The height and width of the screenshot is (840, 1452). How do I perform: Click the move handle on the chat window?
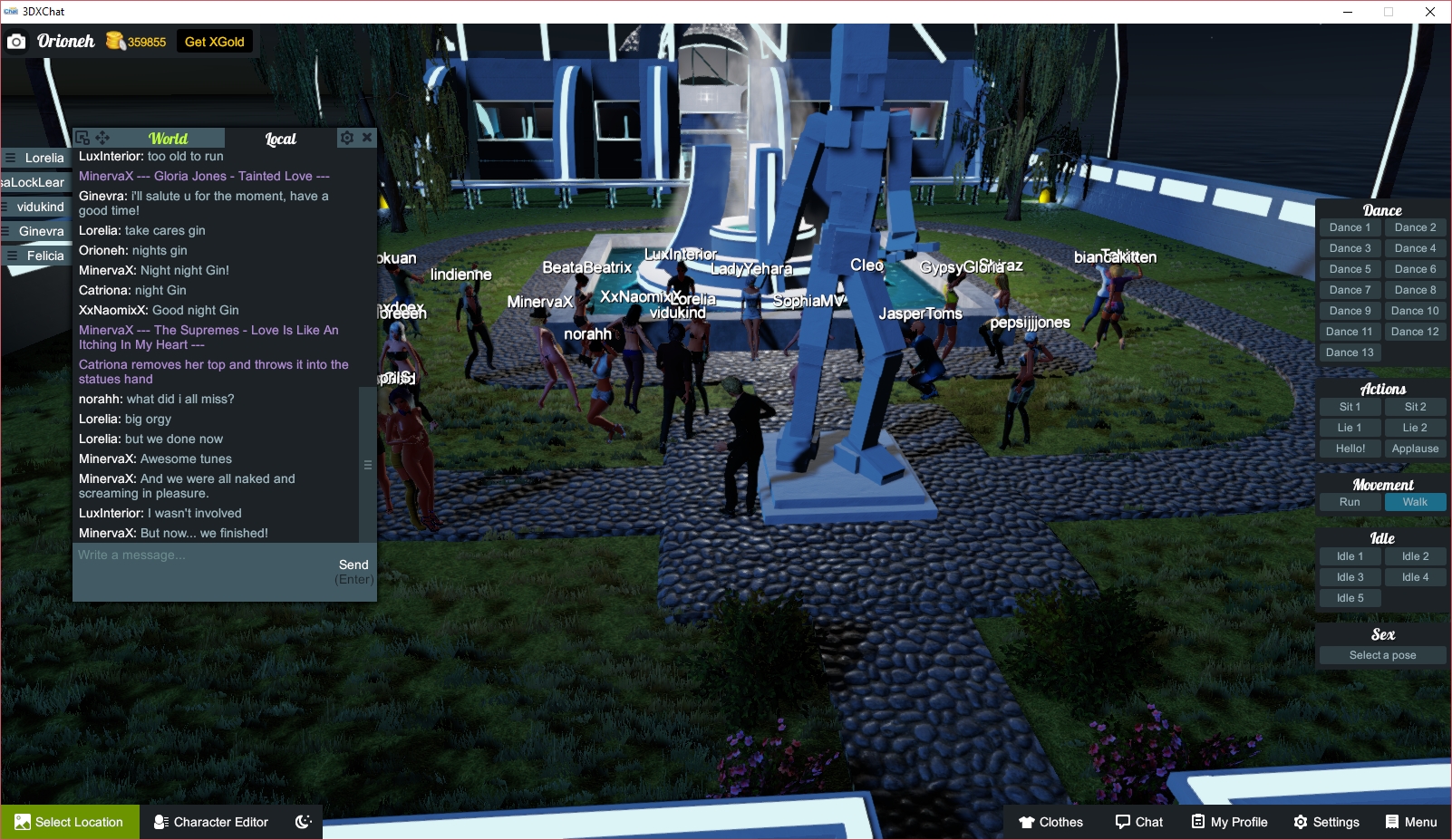[x=102, y=138]
